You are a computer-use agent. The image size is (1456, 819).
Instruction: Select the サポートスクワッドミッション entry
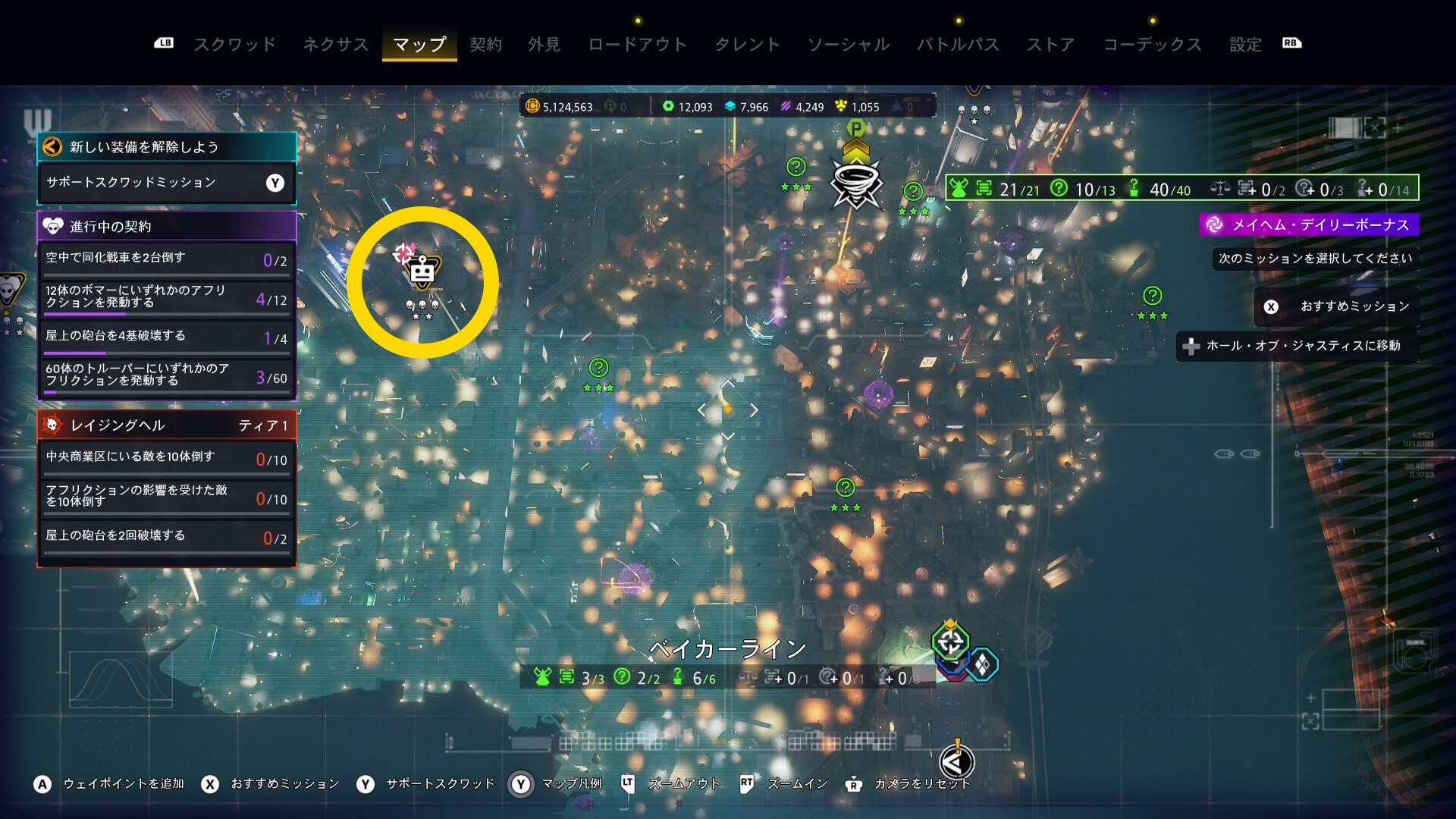(166, 183)
